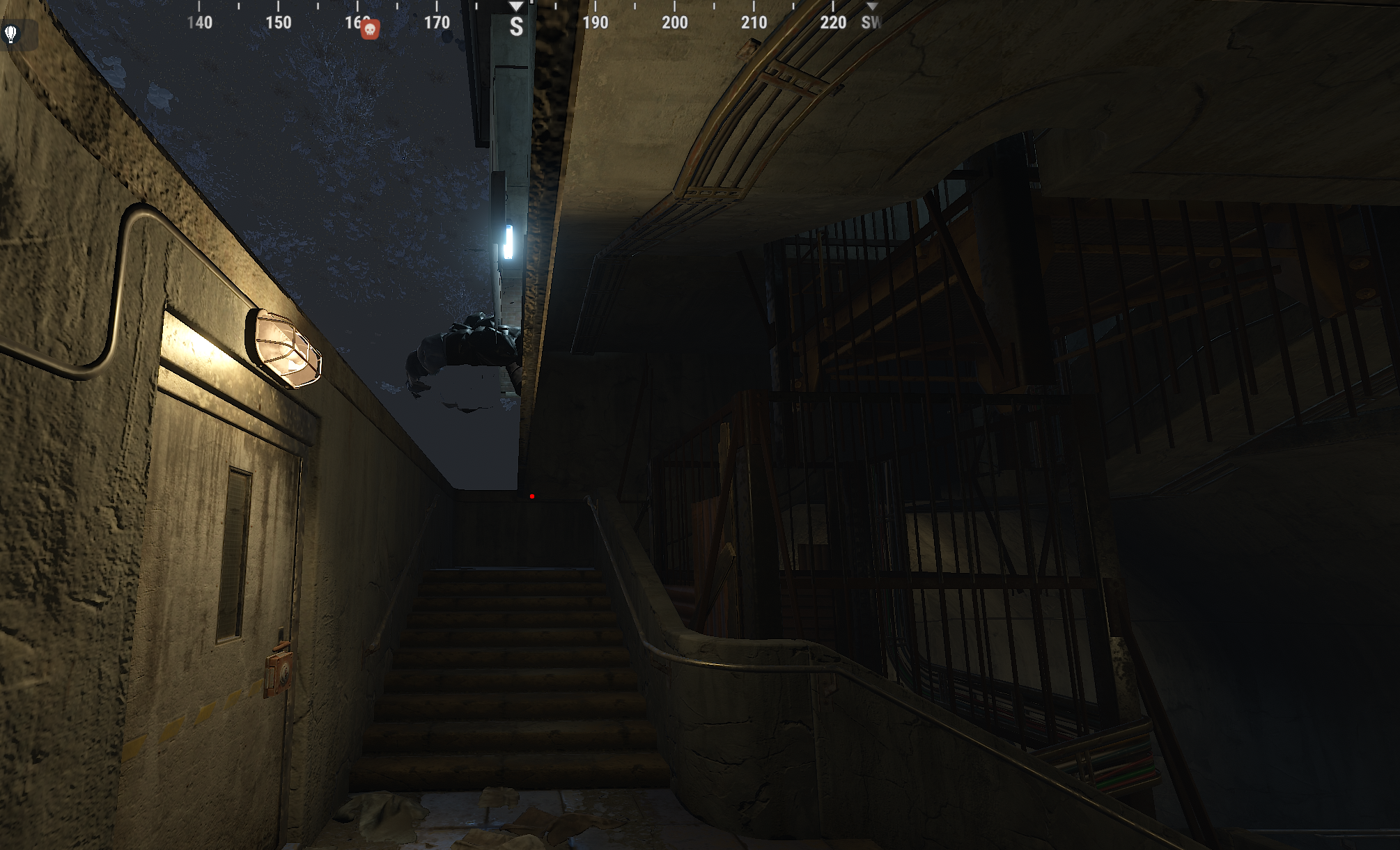1400x850 pixels.
Task: Select the red skull marker on the compass
Action: [370, 29]
